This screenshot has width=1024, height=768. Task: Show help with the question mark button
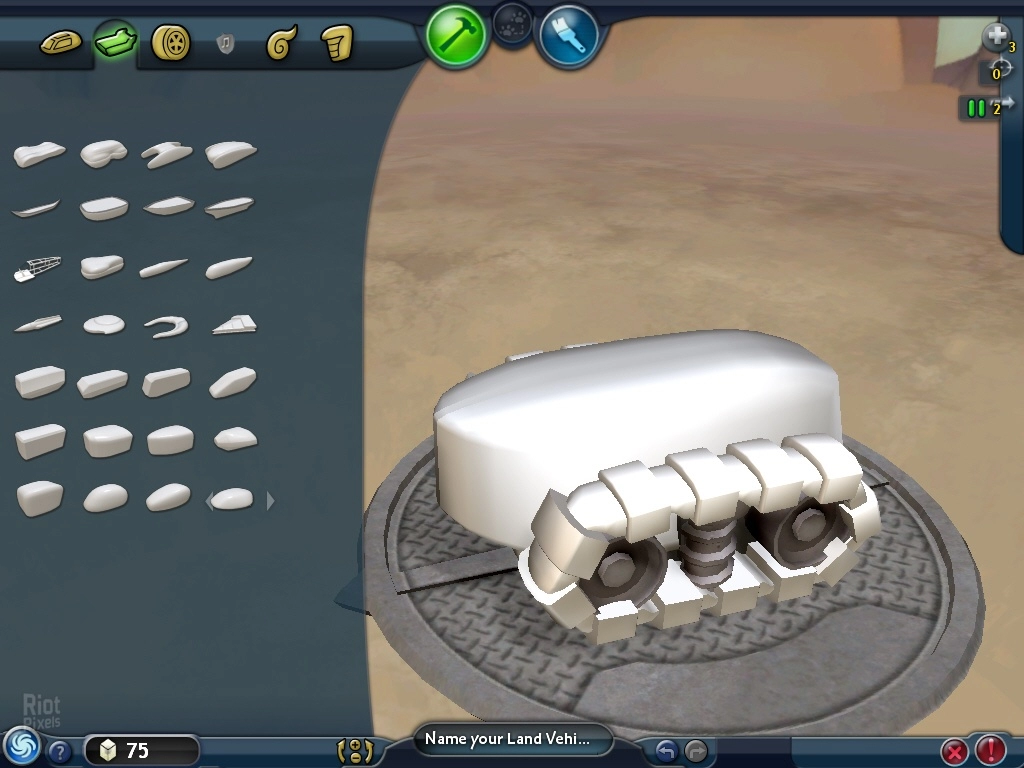(60, 751)
